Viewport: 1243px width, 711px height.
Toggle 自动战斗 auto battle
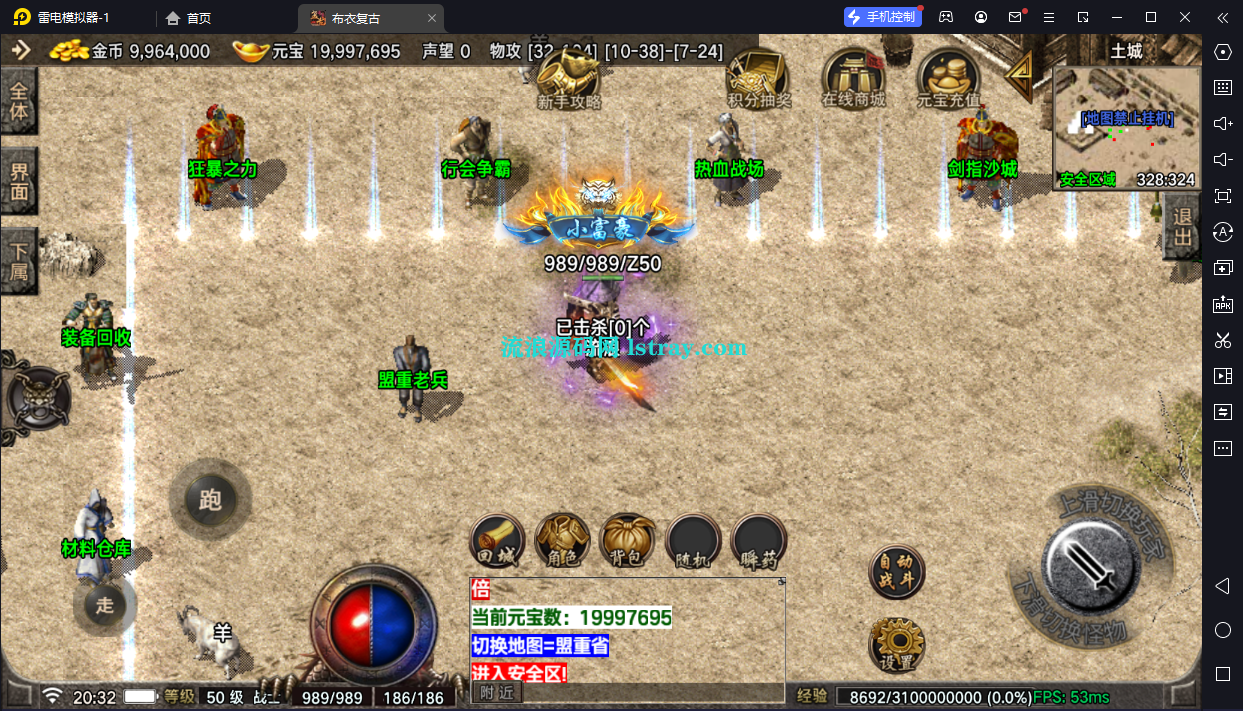tap(896, 571)
